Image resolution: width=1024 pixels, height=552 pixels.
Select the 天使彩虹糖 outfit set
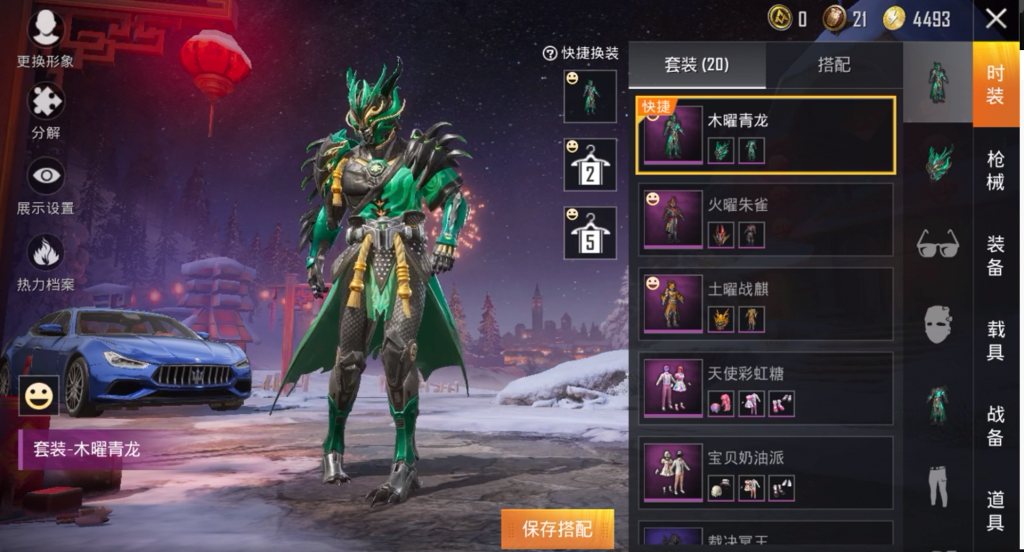pyautogui.click(x=765, y=388)
